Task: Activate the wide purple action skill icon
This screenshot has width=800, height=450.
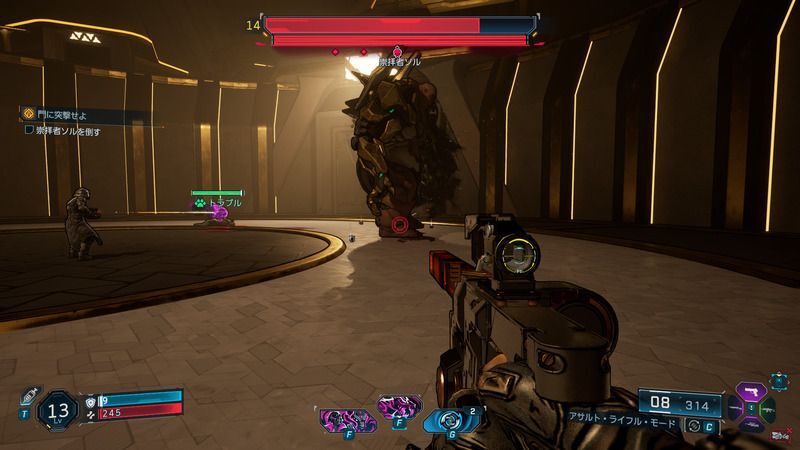Action: point(338,418)
